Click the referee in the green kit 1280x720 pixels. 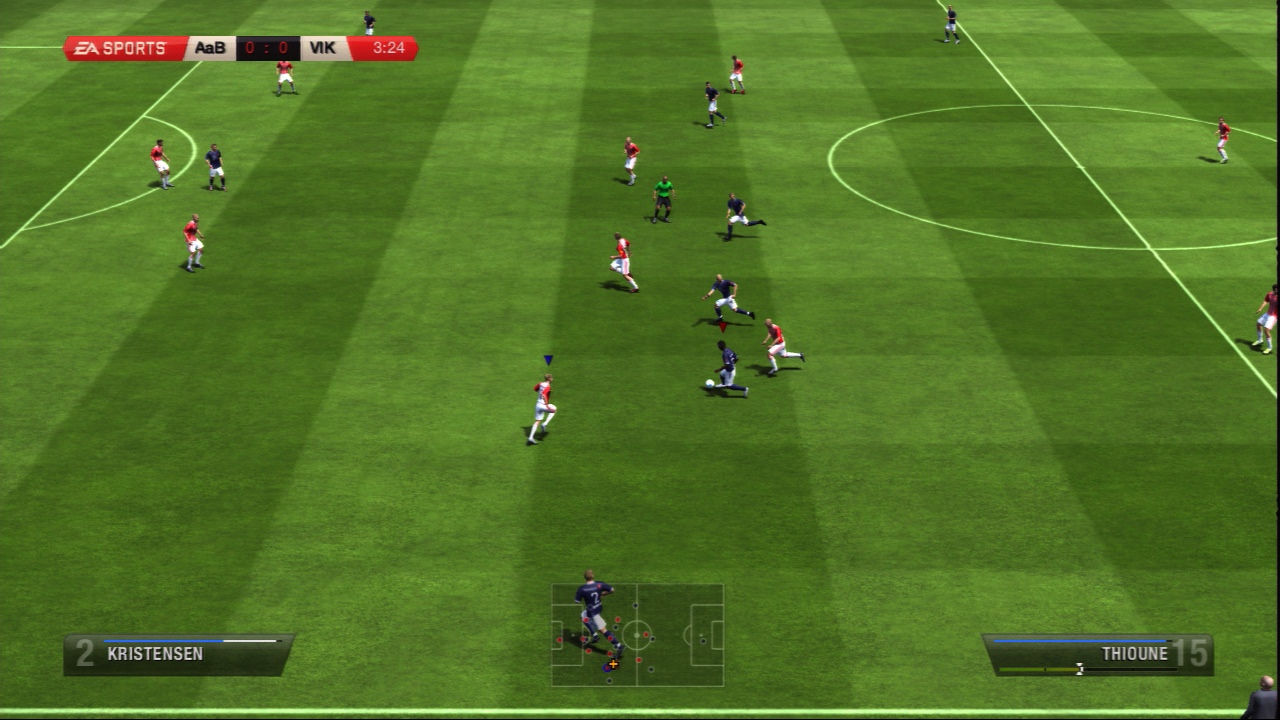tap(663, 196)
